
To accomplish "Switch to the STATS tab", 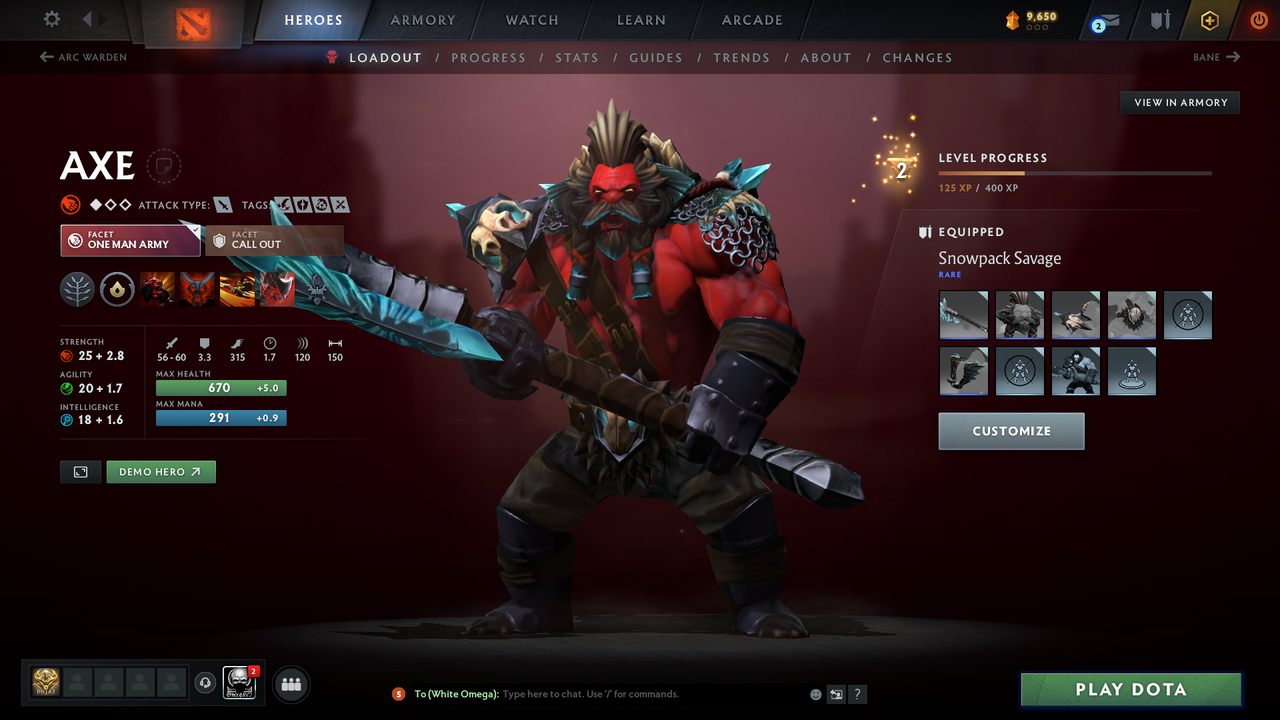I will point(577,57).
